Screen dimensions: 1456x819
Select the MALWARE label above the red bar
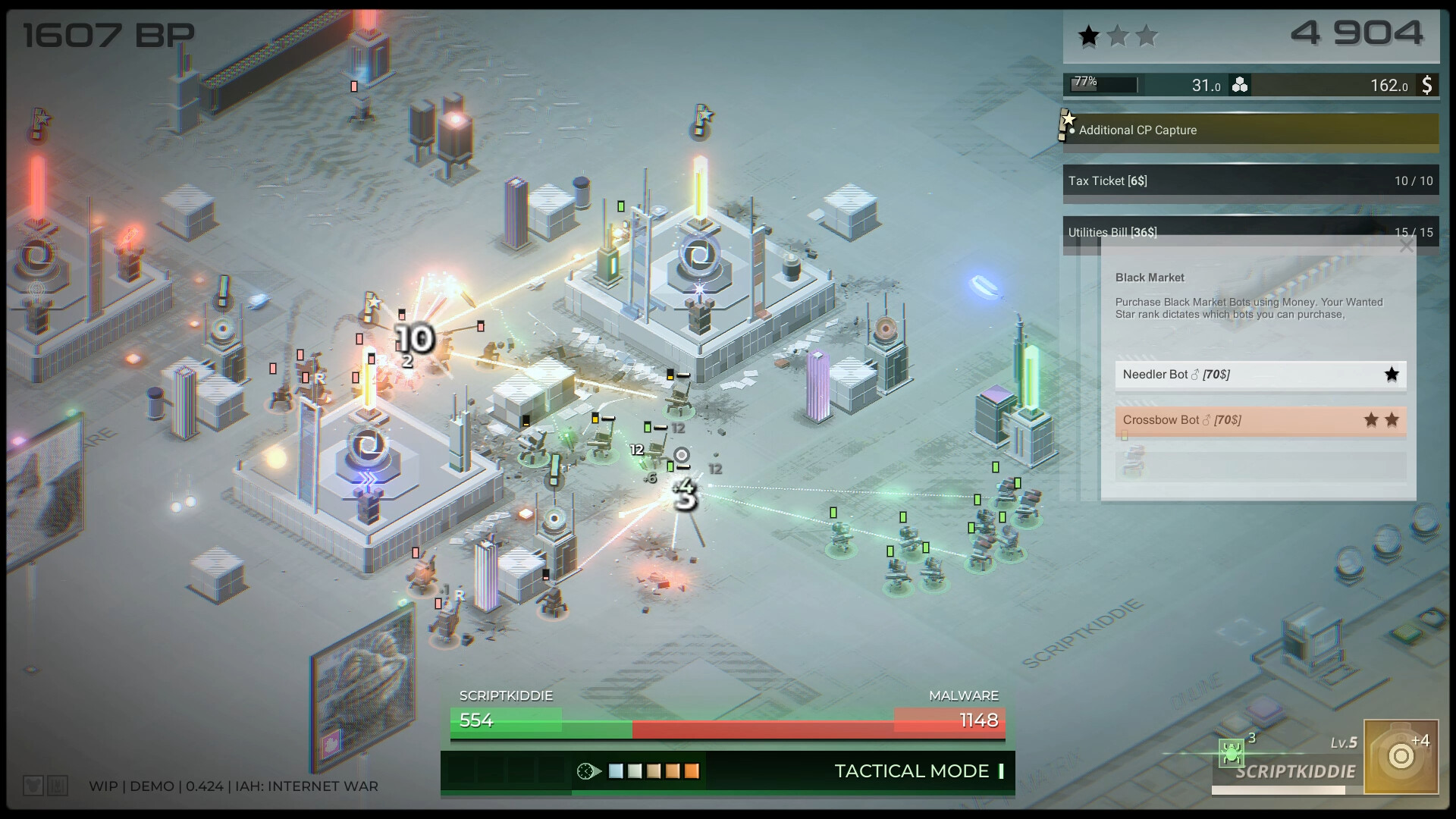click(964, 695)
